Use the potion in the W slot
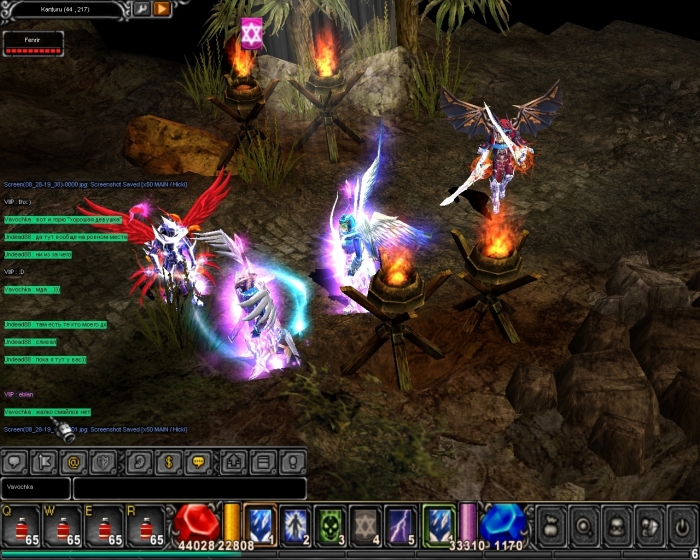Viewport: 700px width, 560px height. [63, 525]
